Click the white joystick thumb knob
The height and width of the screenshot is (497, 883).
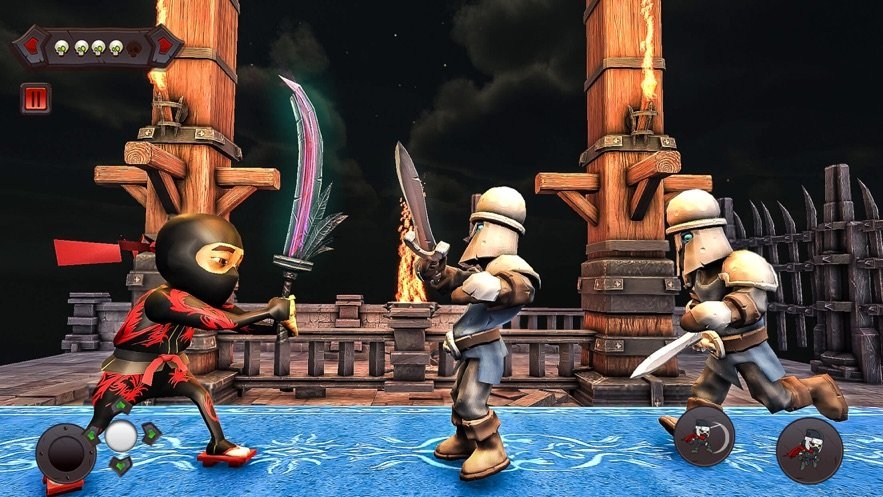(121, 435)
